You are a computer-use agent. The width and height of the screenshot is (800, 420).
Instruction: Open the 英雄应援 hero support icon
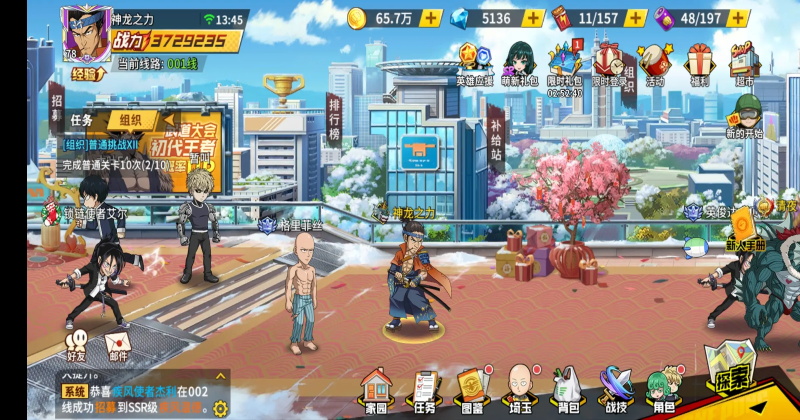pos(473,62)
